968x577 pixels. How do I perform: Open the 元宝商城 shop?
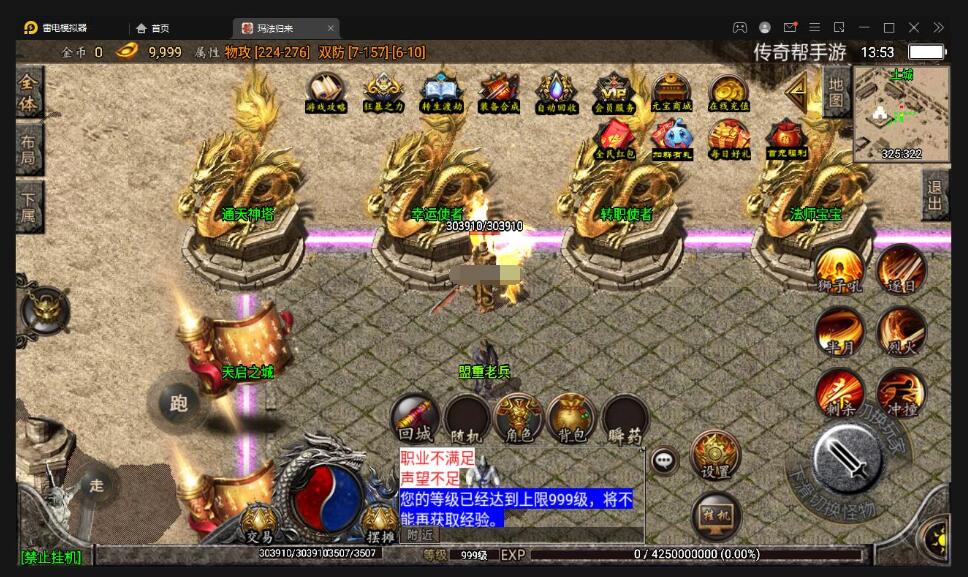(672, 91)
